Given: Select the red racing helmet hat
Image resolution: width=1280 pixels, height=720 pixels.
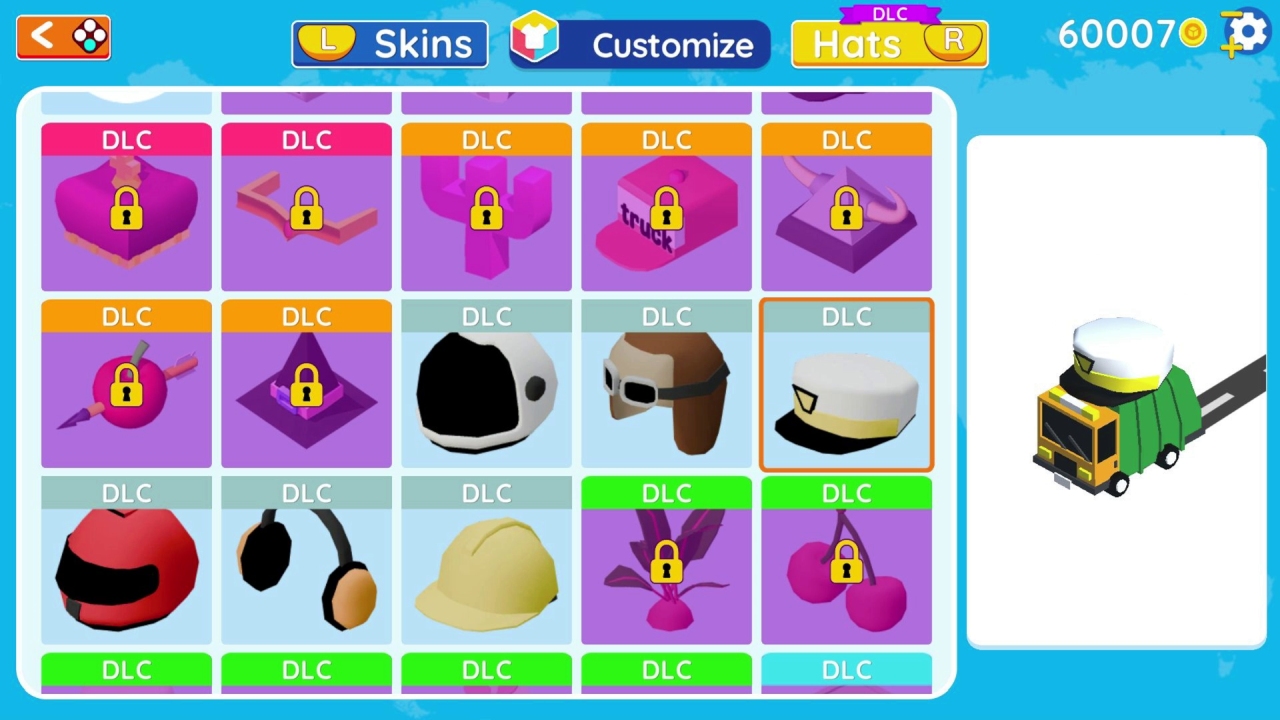Looking at the screenshot, I should point(126,565).
